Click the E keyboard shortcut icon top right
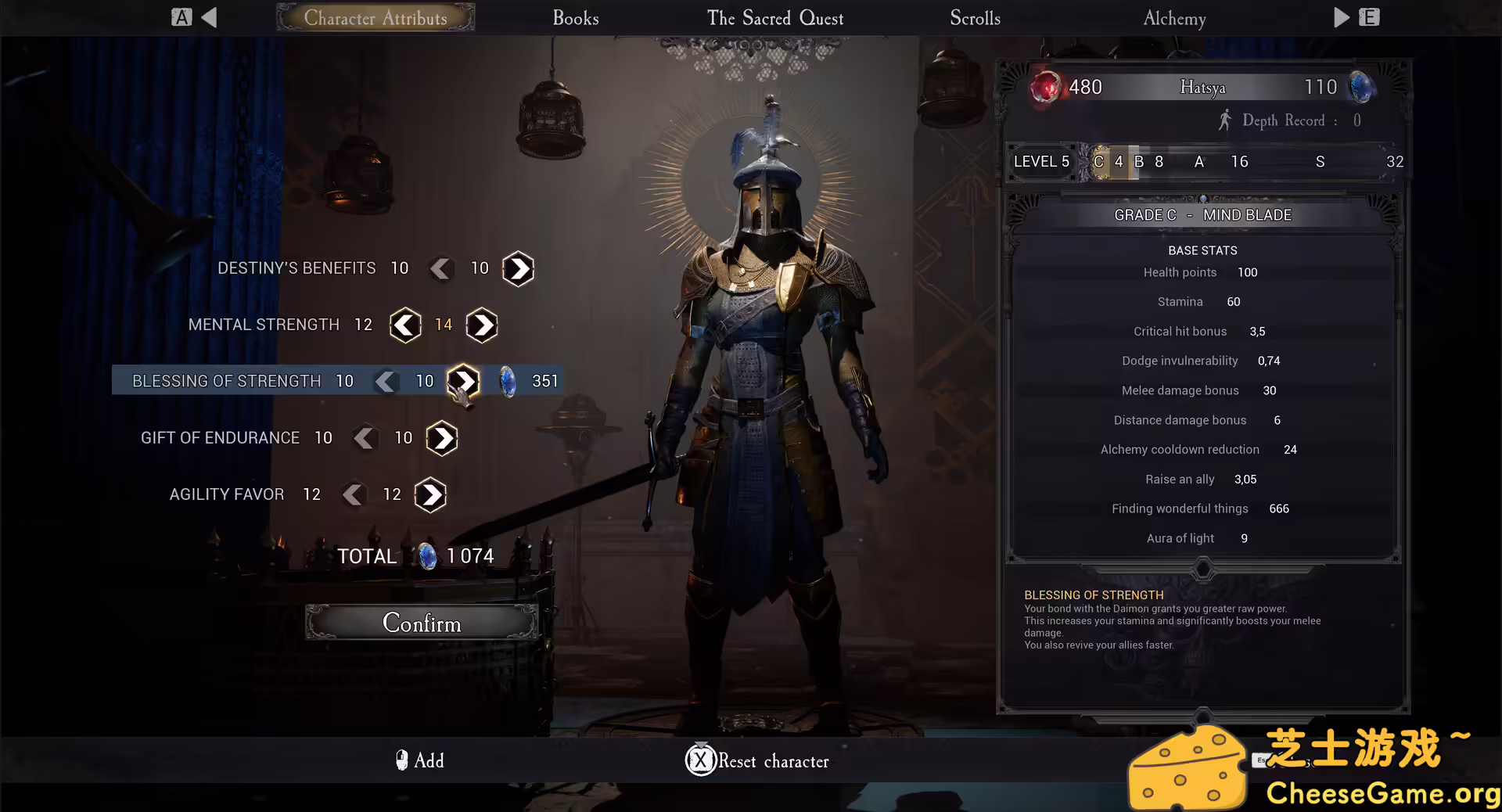1502x812 pixels. click(x=1370, y=16)
